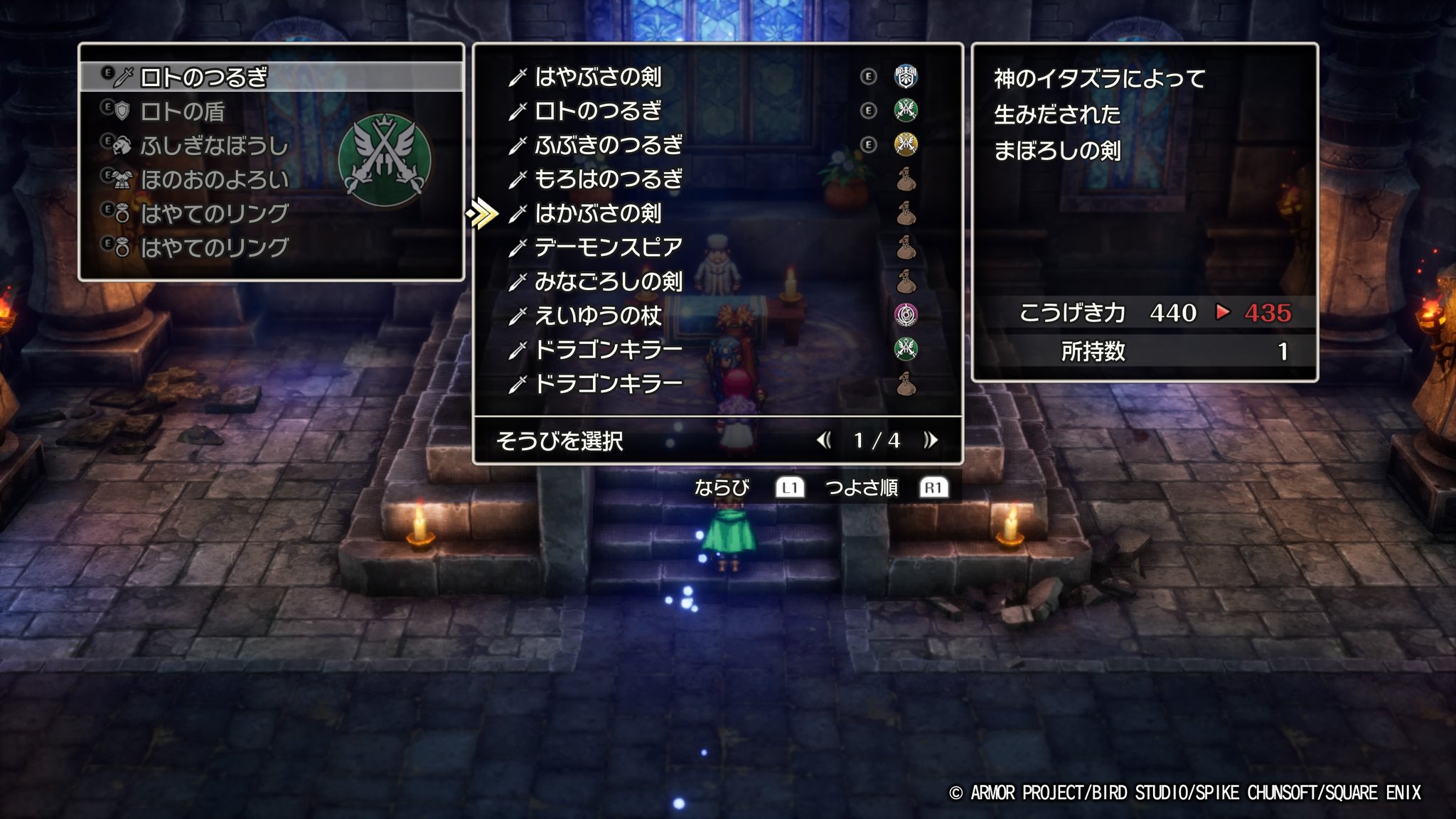Open the equipped ロトのつるぎ weapon slot
The width and height of the screenshot is (1456, 819).
coord(203,77)
